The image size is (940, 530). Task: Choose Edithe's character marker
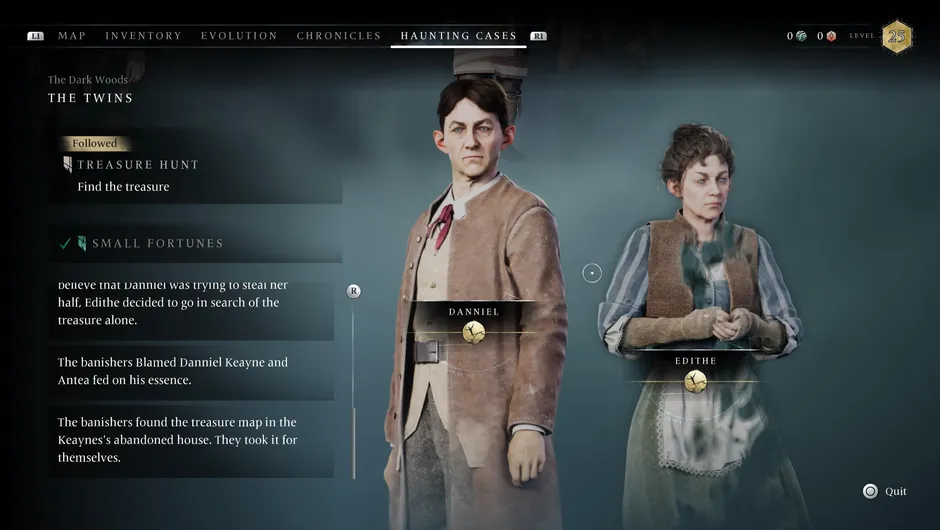point(695,381)
